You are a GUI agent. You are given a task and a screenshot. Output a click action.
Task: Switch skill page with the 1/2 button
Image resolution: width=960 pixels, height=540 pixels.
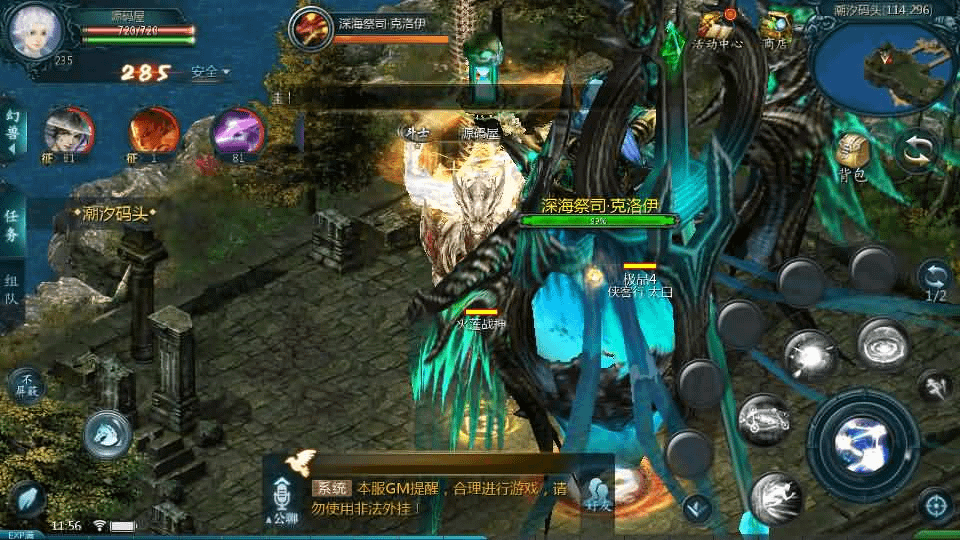pyautogui.click(x=934, y=280)
